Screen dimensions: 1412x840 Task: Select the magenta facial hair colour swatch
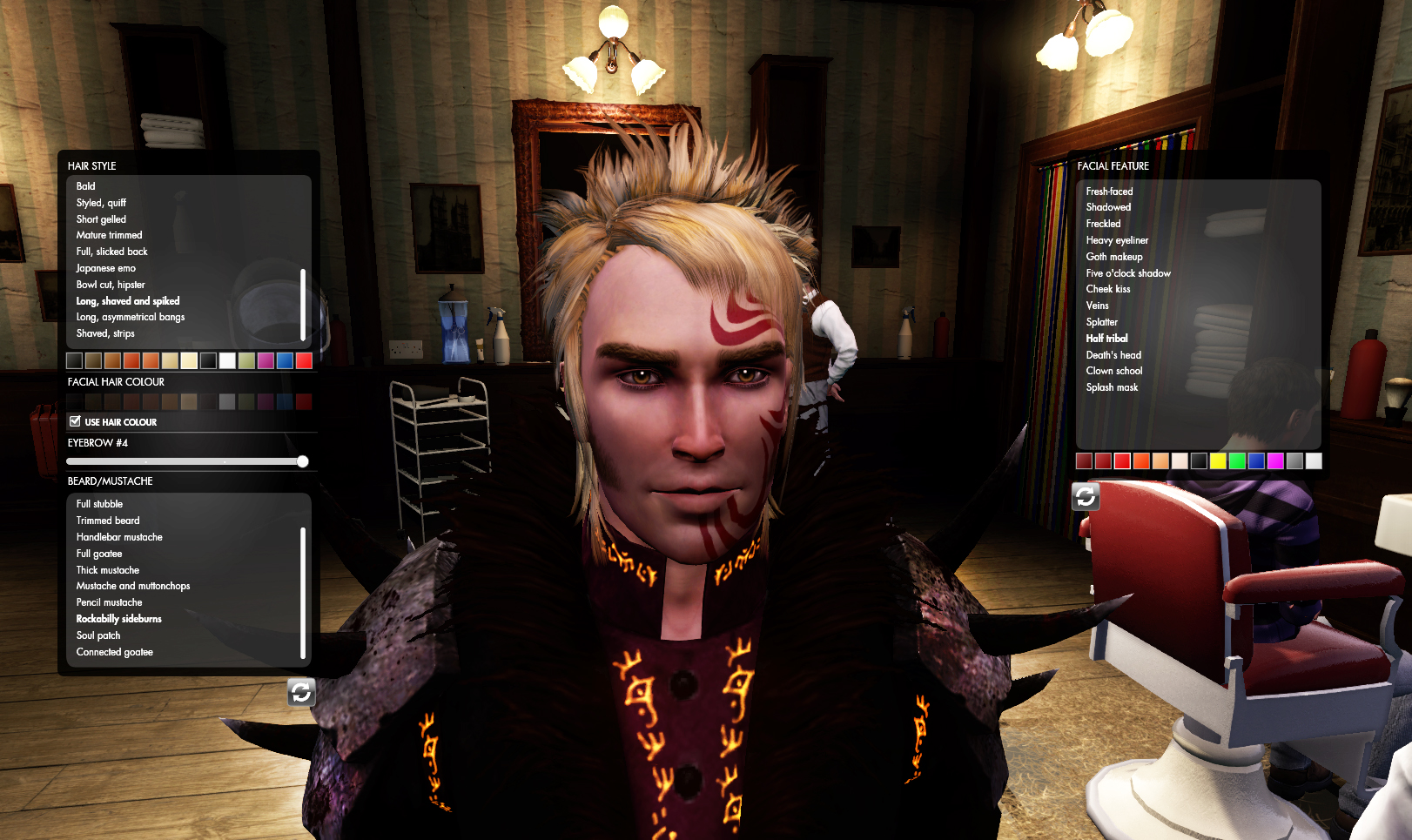coord(264,401)
